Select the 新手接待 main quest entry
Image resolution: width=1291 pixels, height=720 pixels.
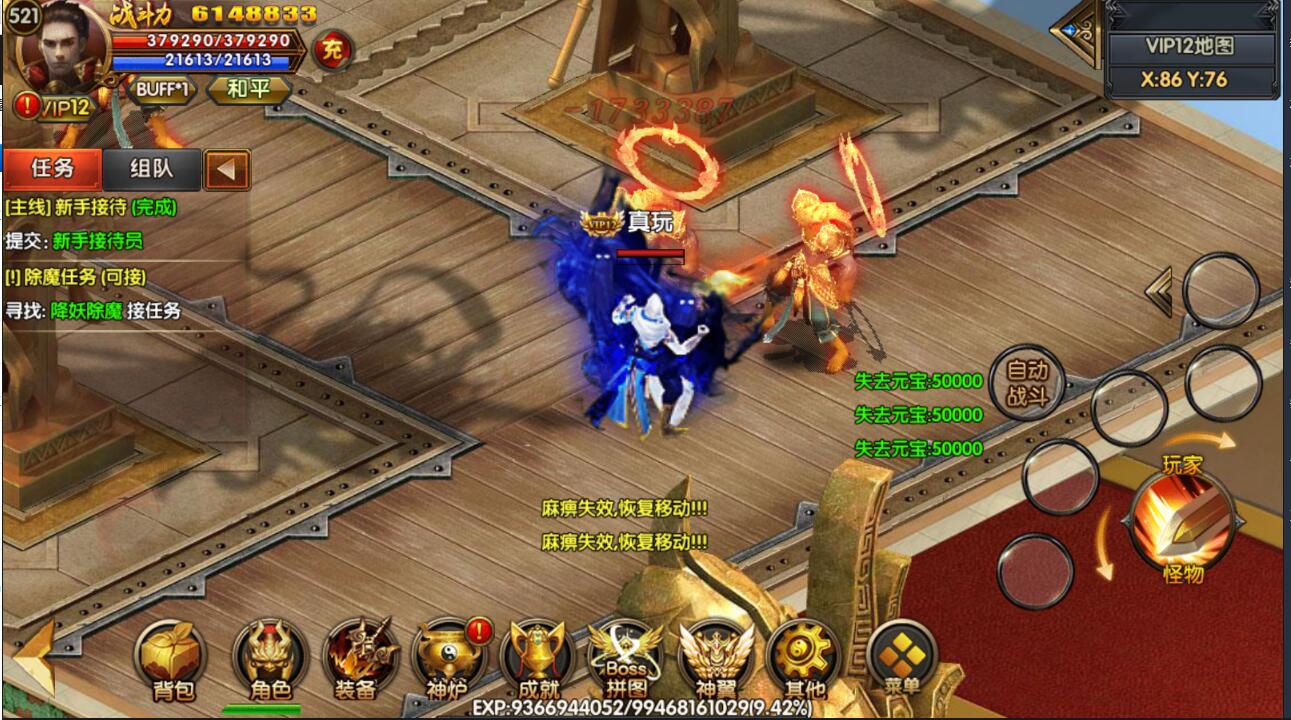click(x=91, y=207)
